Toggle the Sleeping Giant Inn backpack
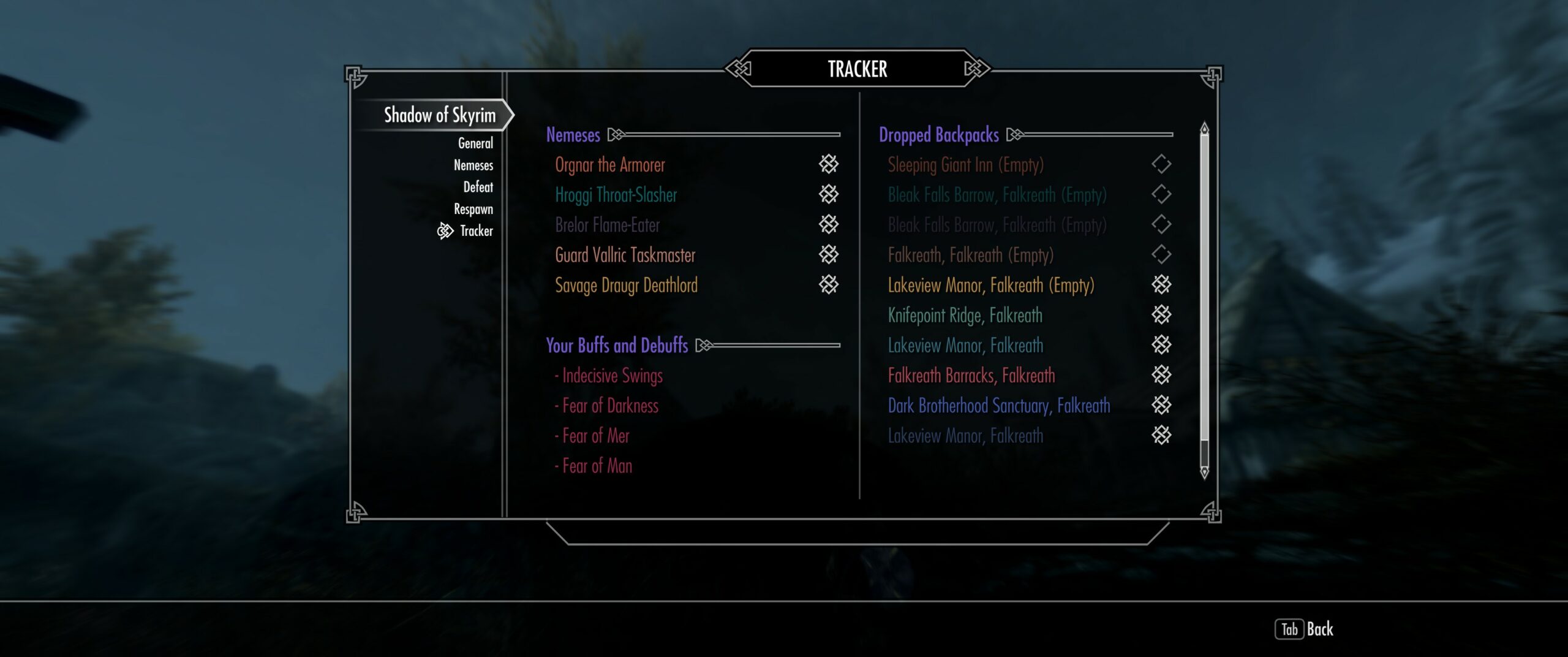1568x657 pixels. point(1161,164)
